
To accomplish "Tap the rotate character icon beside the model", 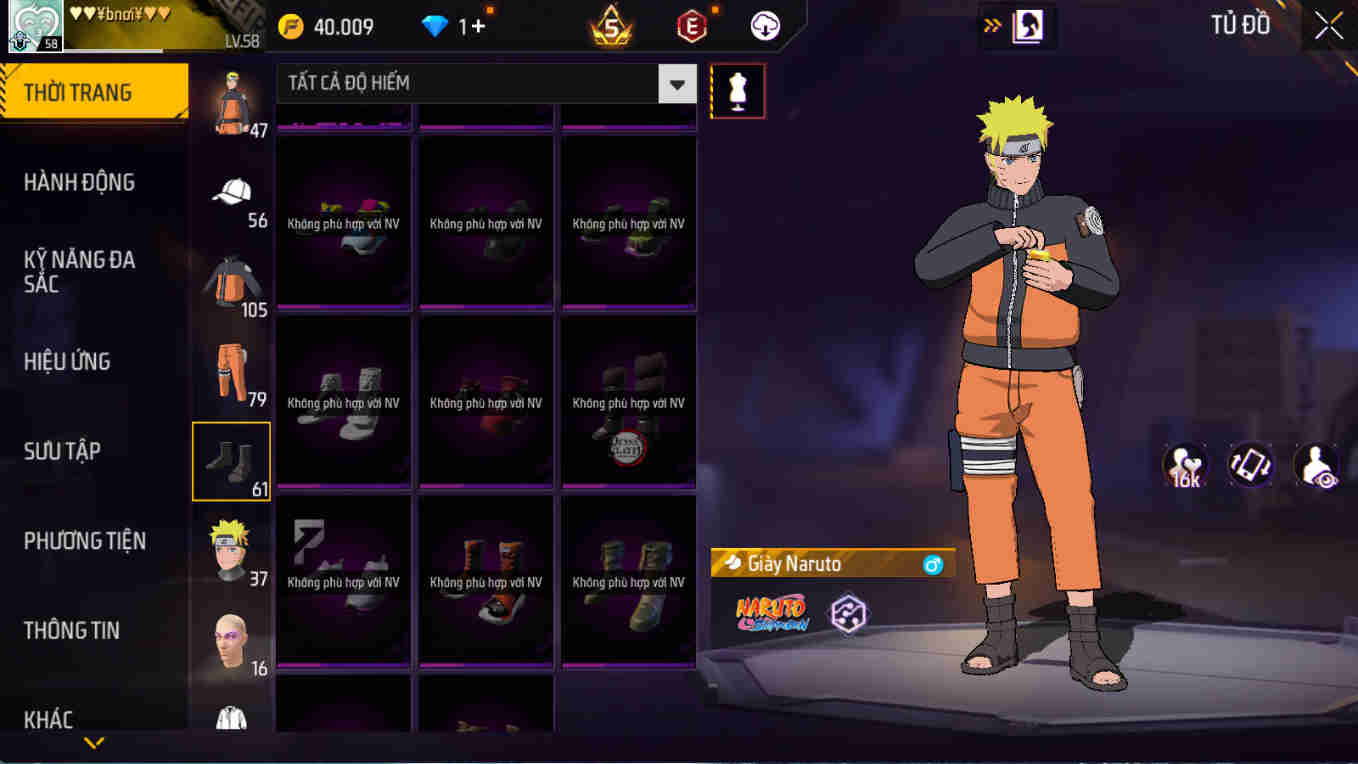I will 1250,464.
